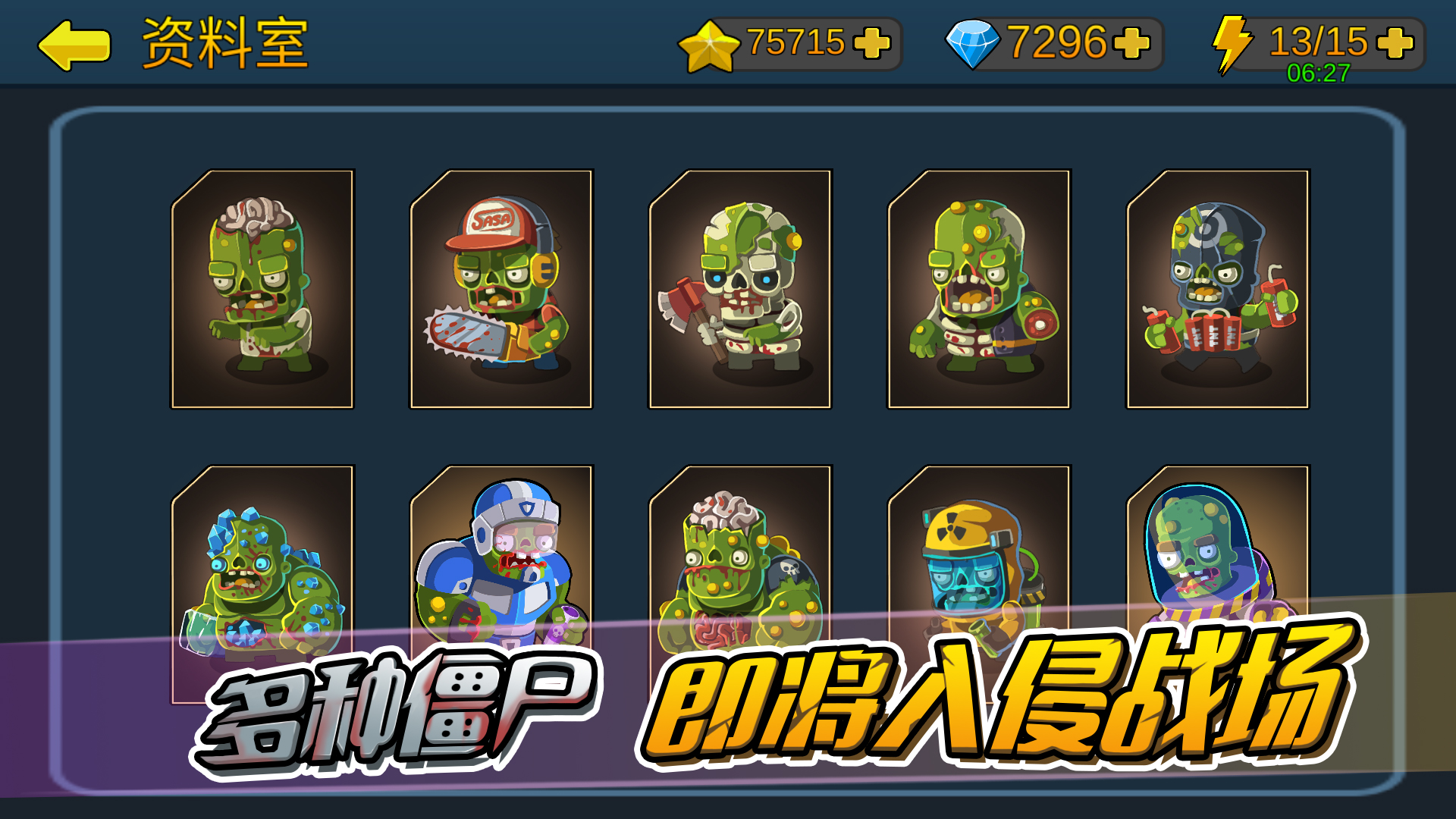Select the brain-exposed basic zombie card
The width and height of the screenshot is (1456, 819).
coord(263,288)
